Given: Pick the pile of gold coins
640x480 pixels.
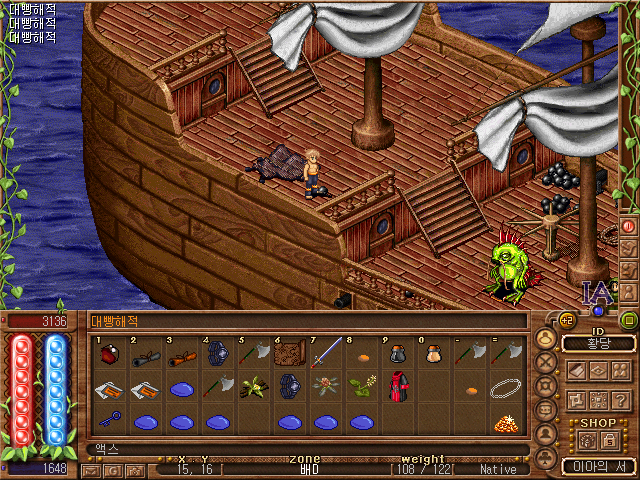Looking at the screenshot, I should pos(506,422).
